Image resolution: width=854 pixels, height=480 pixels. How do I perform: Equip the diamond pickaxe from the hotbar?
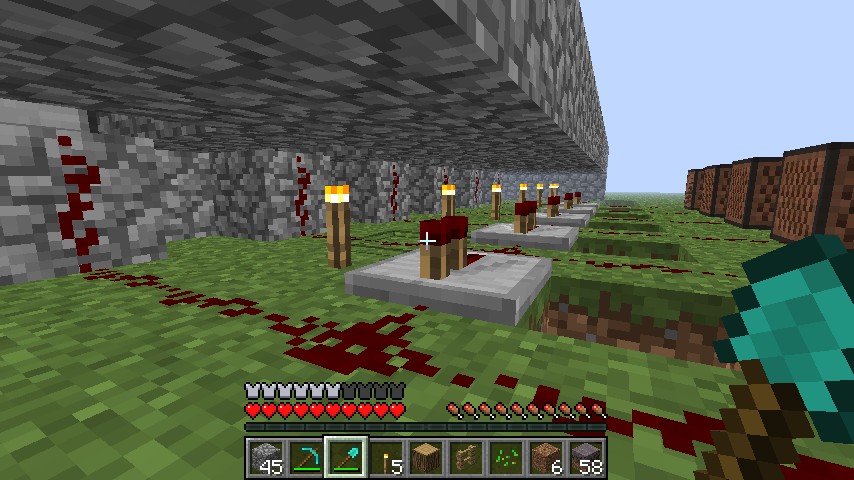pyautogui.click(x=306, y=458)
